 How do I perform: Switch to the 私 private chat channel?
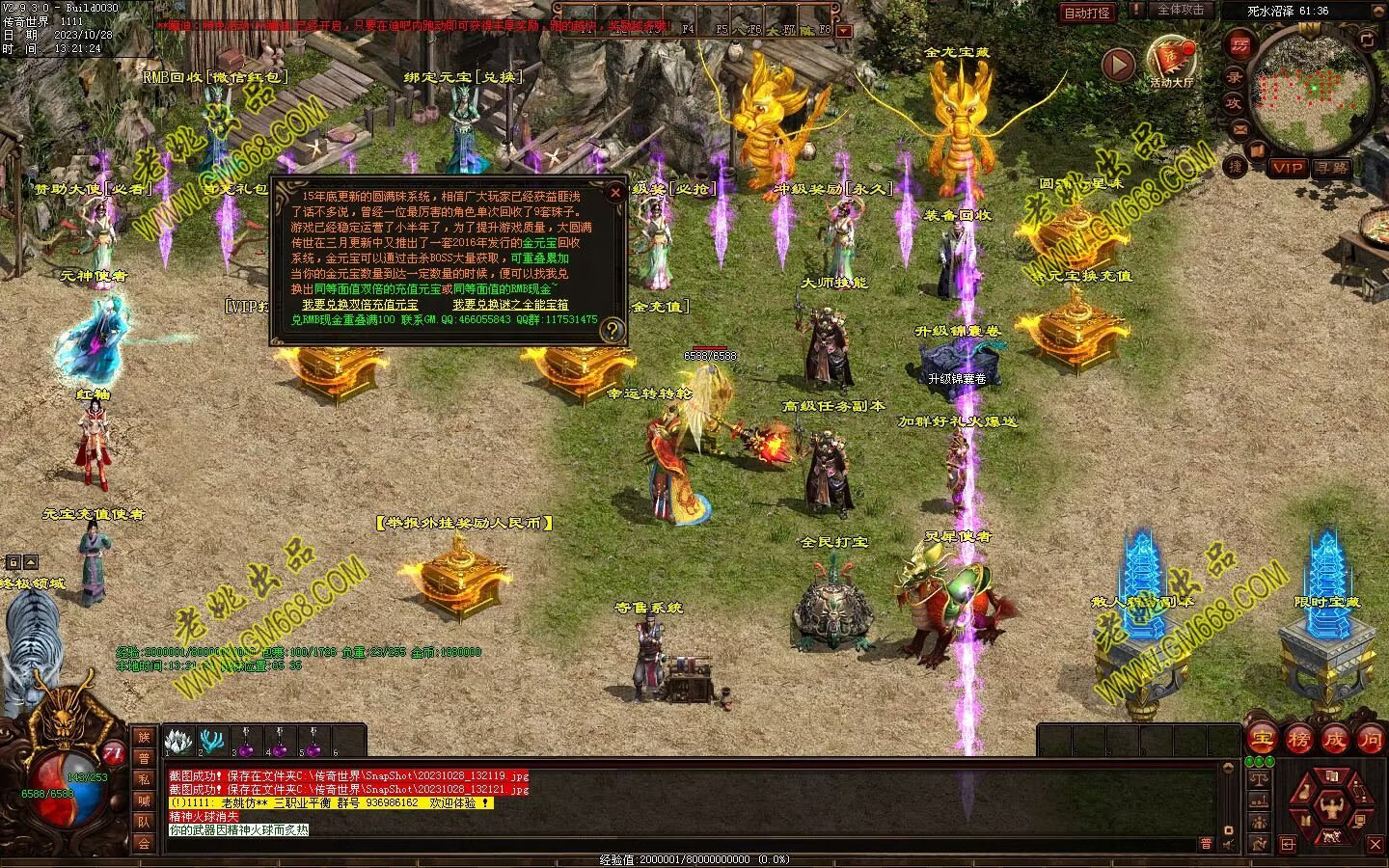144,779
